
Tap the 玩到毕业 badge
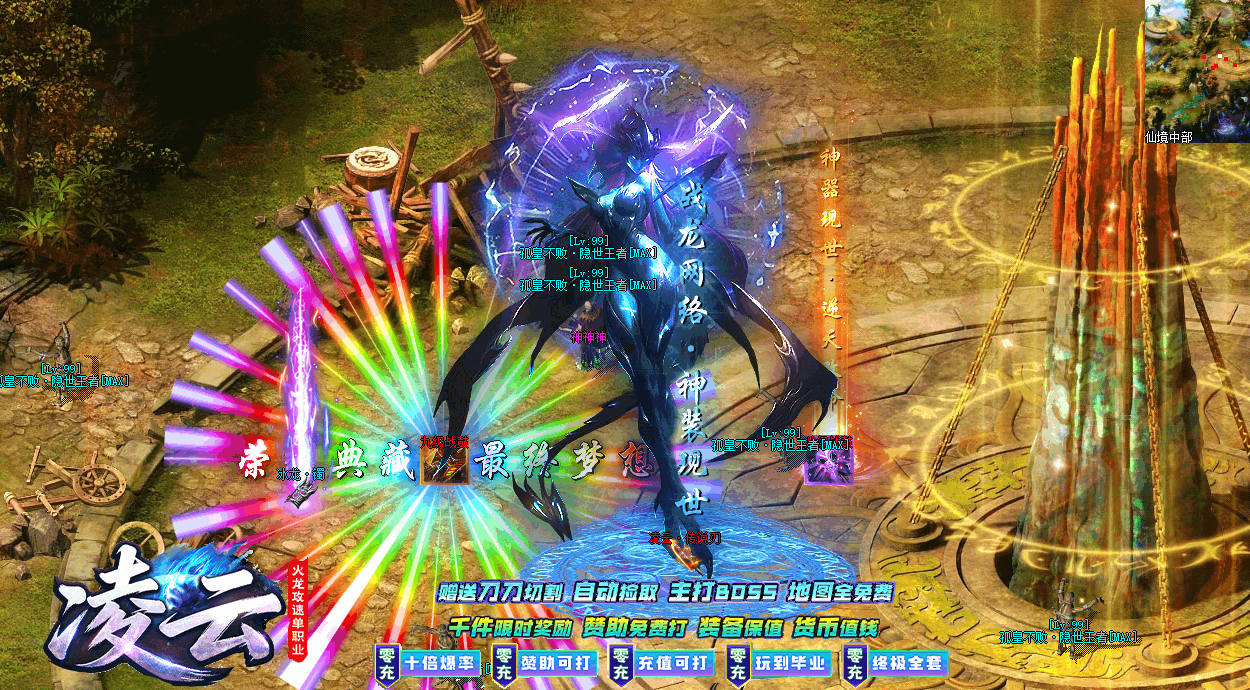[779, 663]
